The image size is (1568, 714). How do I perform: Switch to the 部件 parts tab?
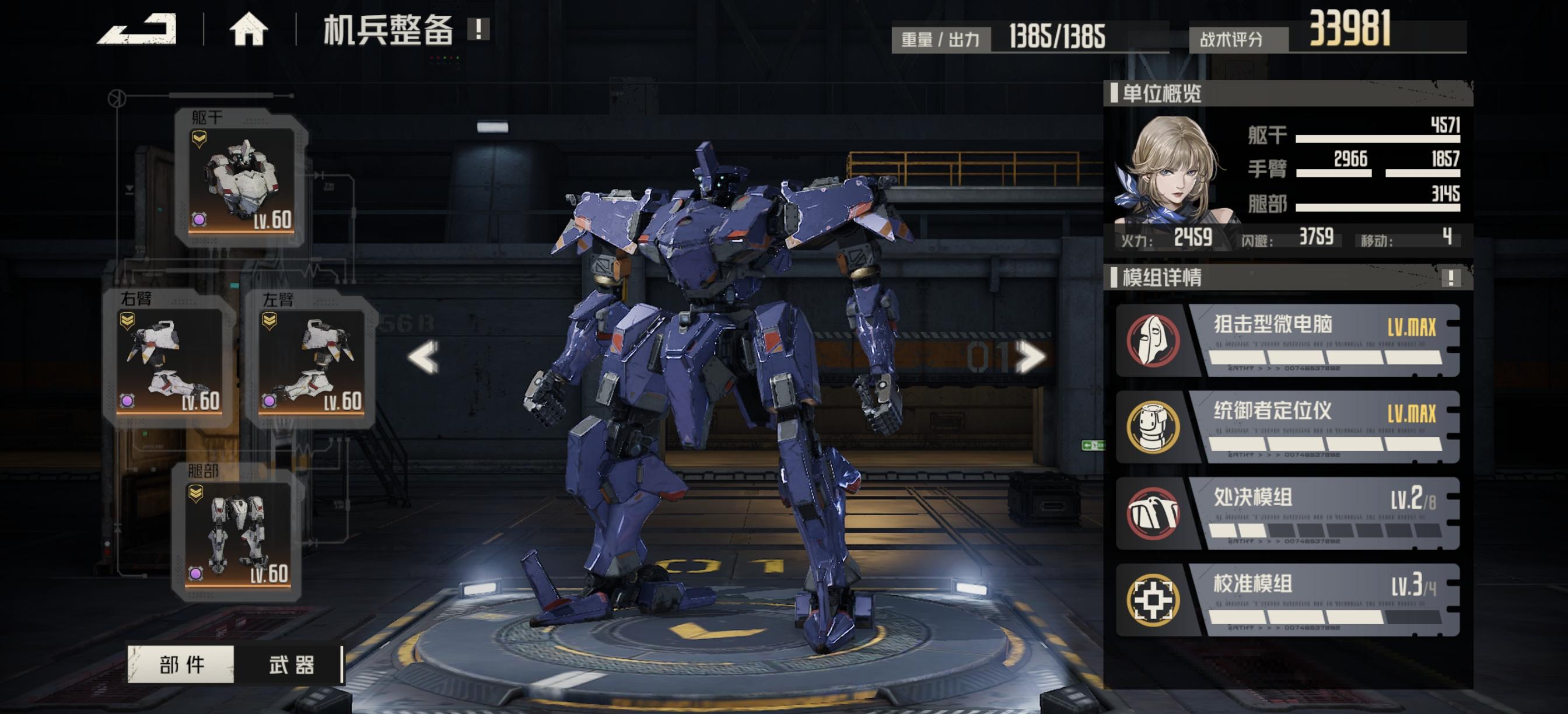tap(181, 664)
